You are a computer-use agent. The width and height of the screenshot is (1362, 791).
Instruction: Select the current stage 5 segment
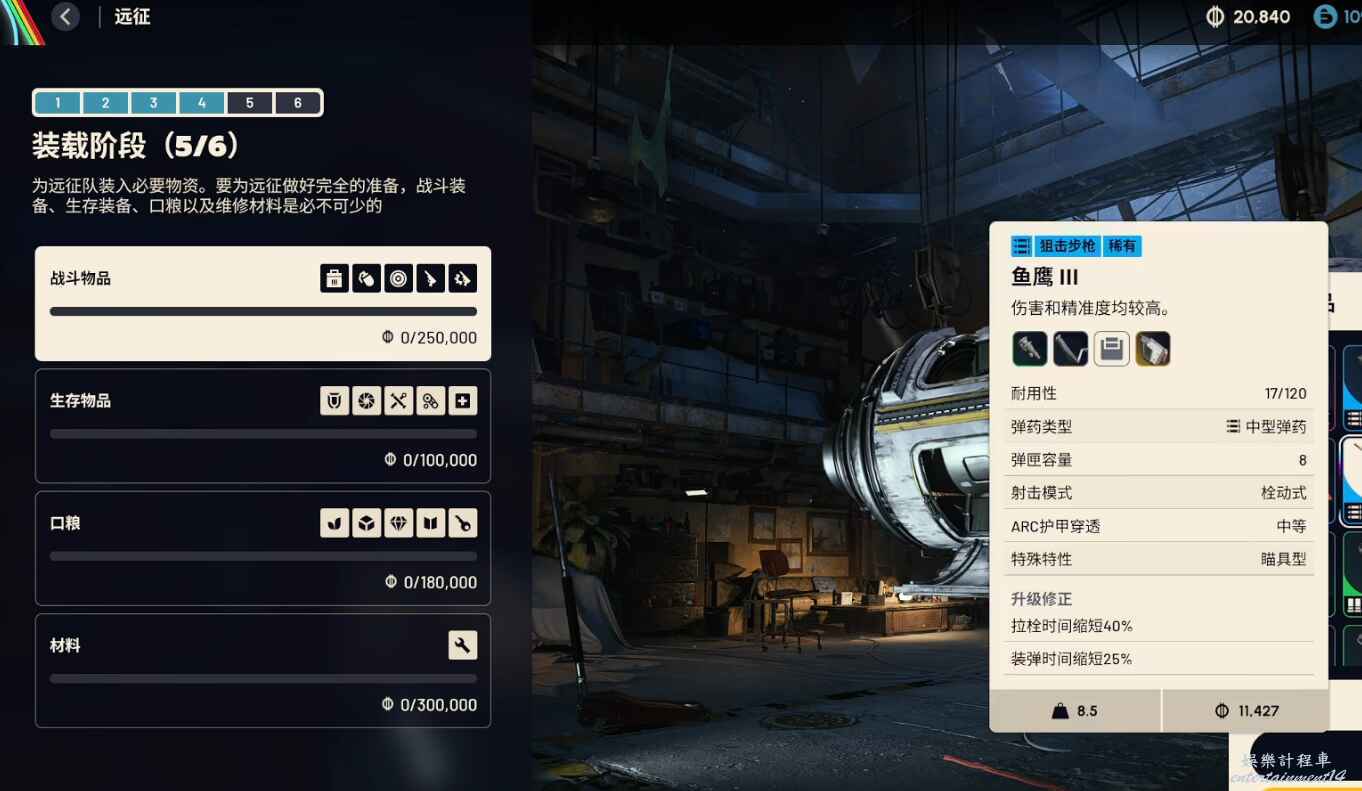[249, 103]
